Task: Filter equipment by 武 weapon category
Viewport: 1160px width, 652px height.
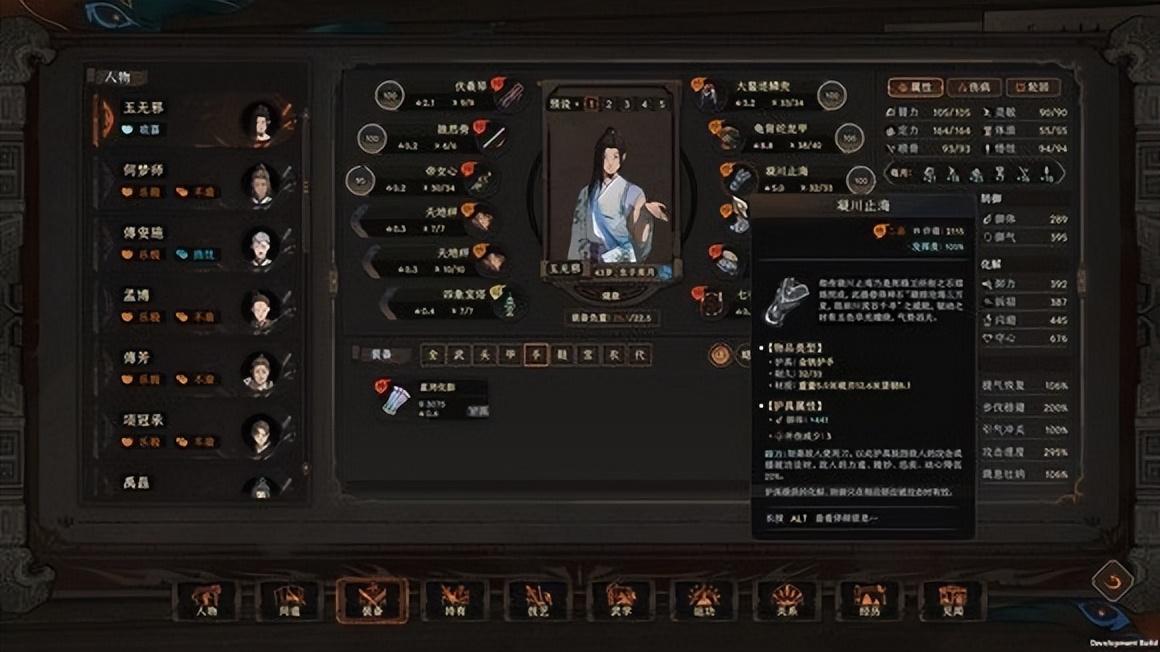Action: (458, 355)
